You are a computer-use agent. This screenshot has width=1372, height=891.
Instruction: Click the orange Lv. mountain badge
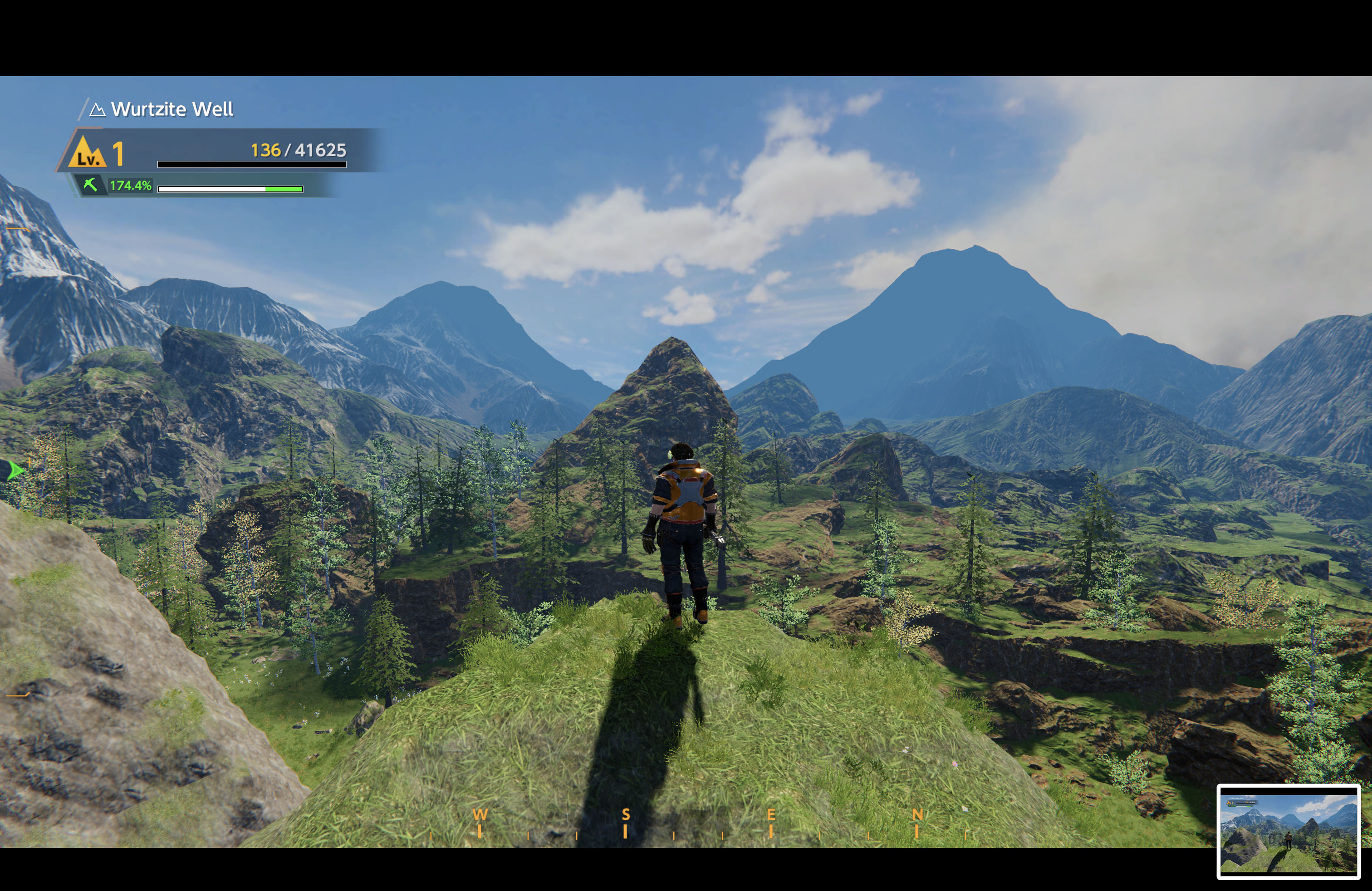click(87, 152)
